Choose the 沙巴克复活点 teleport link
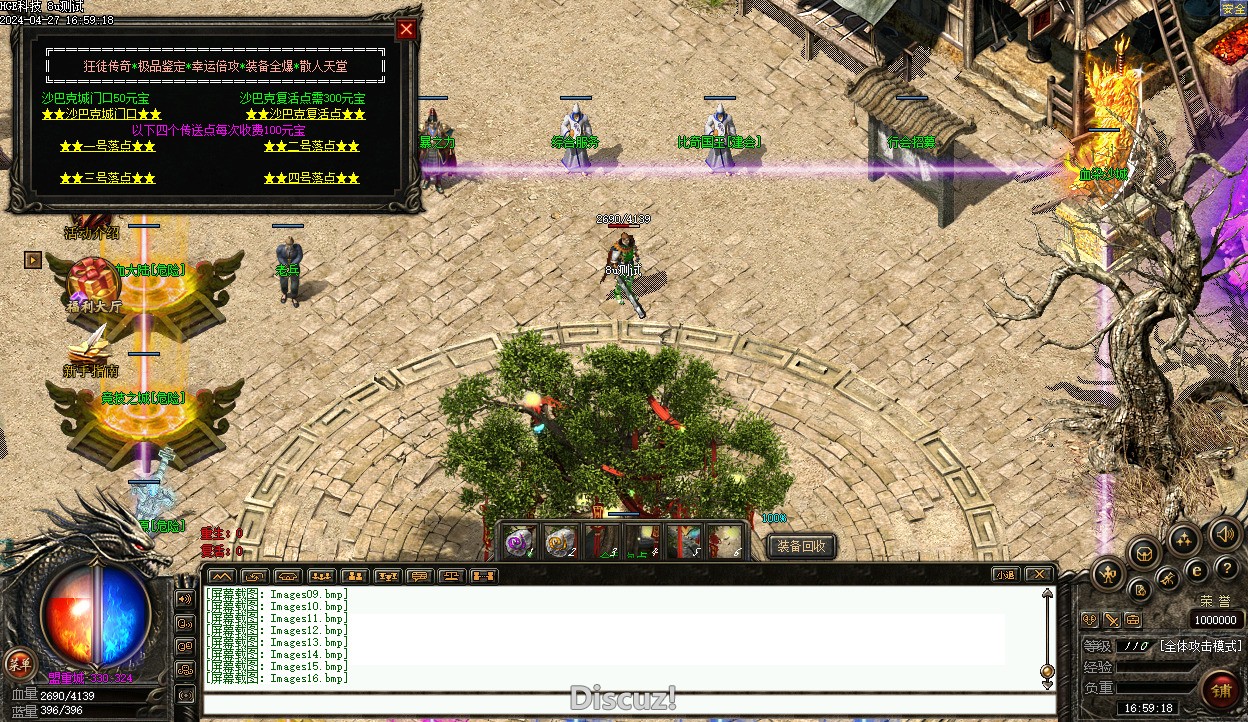Viewport: 1248px width, 722px height. tap(305, 114)
